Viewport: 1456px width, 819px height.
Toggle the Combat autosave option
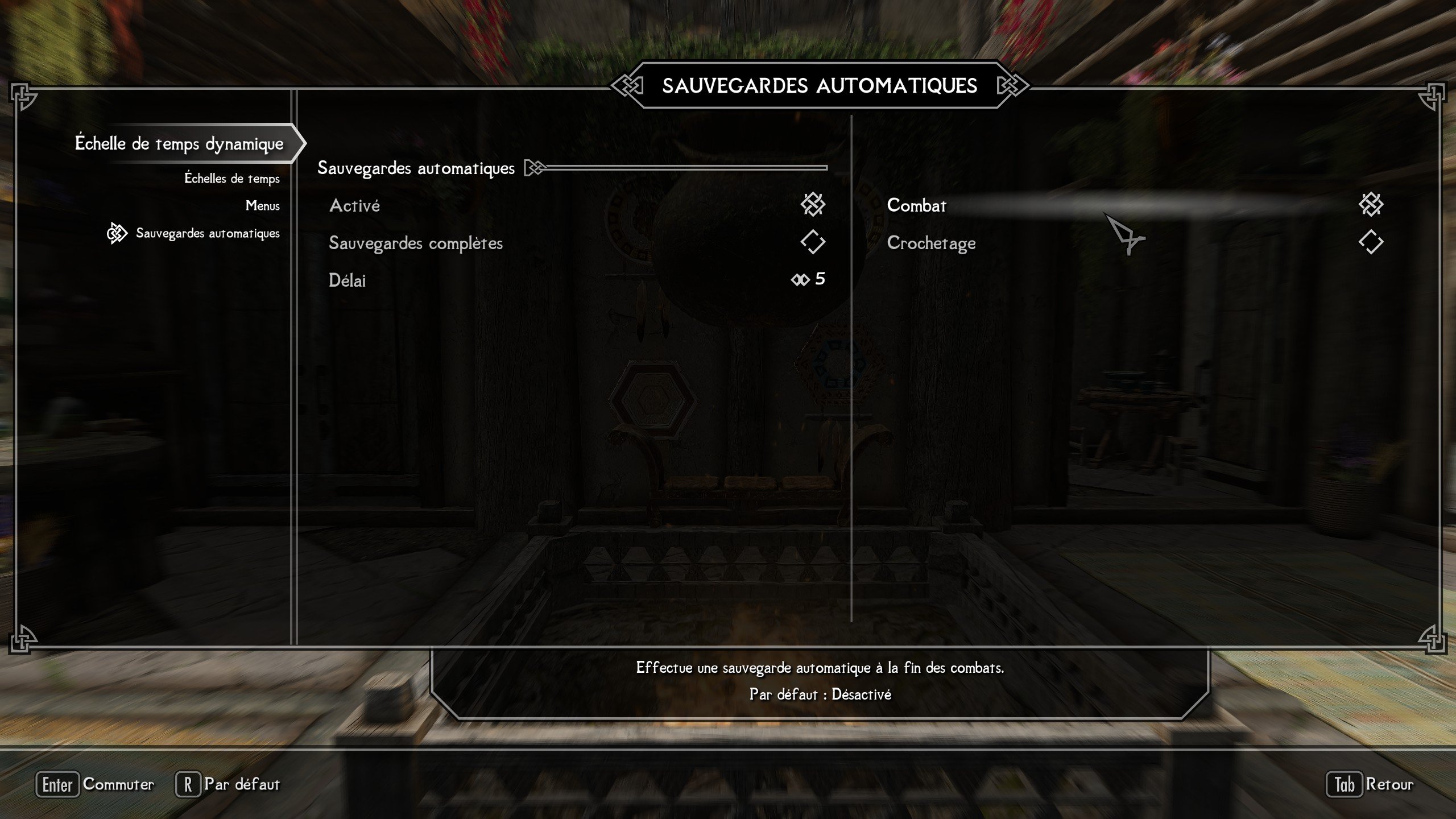point(1370,205)
